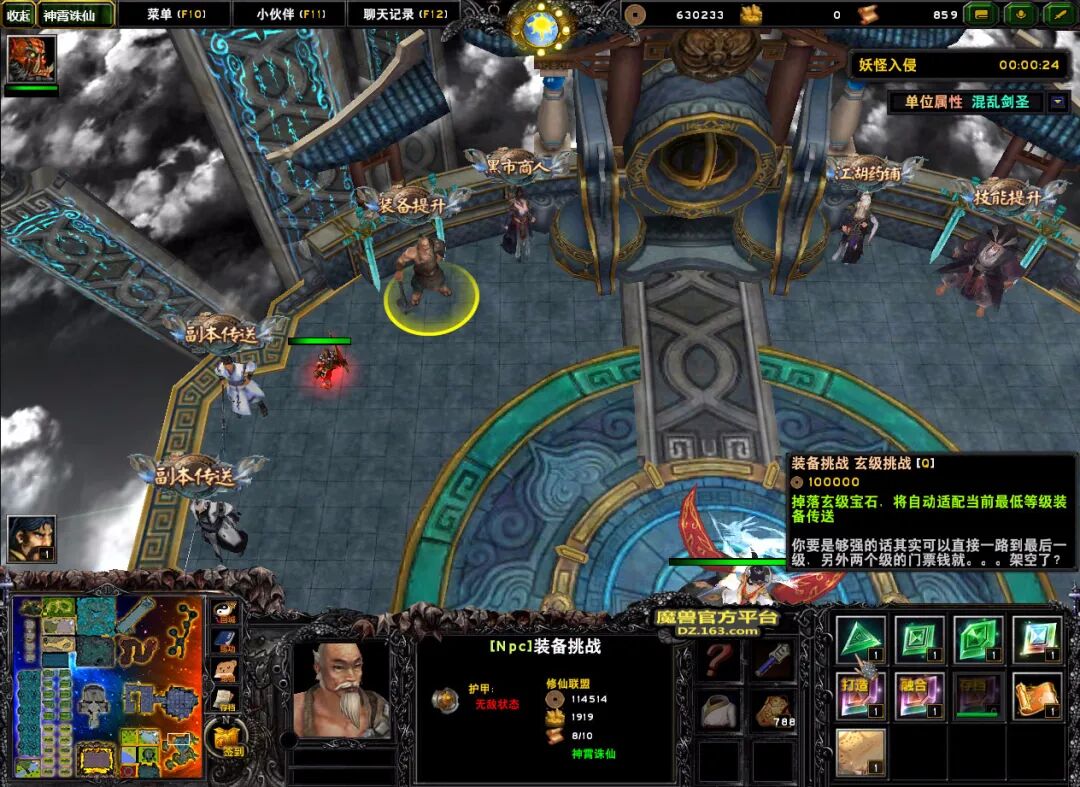Image resolution: width=1080 pixels, height=787 pixels.
Task: Open the 小伙伴 (F11) allies menu
Action: [x=289, y=14]
